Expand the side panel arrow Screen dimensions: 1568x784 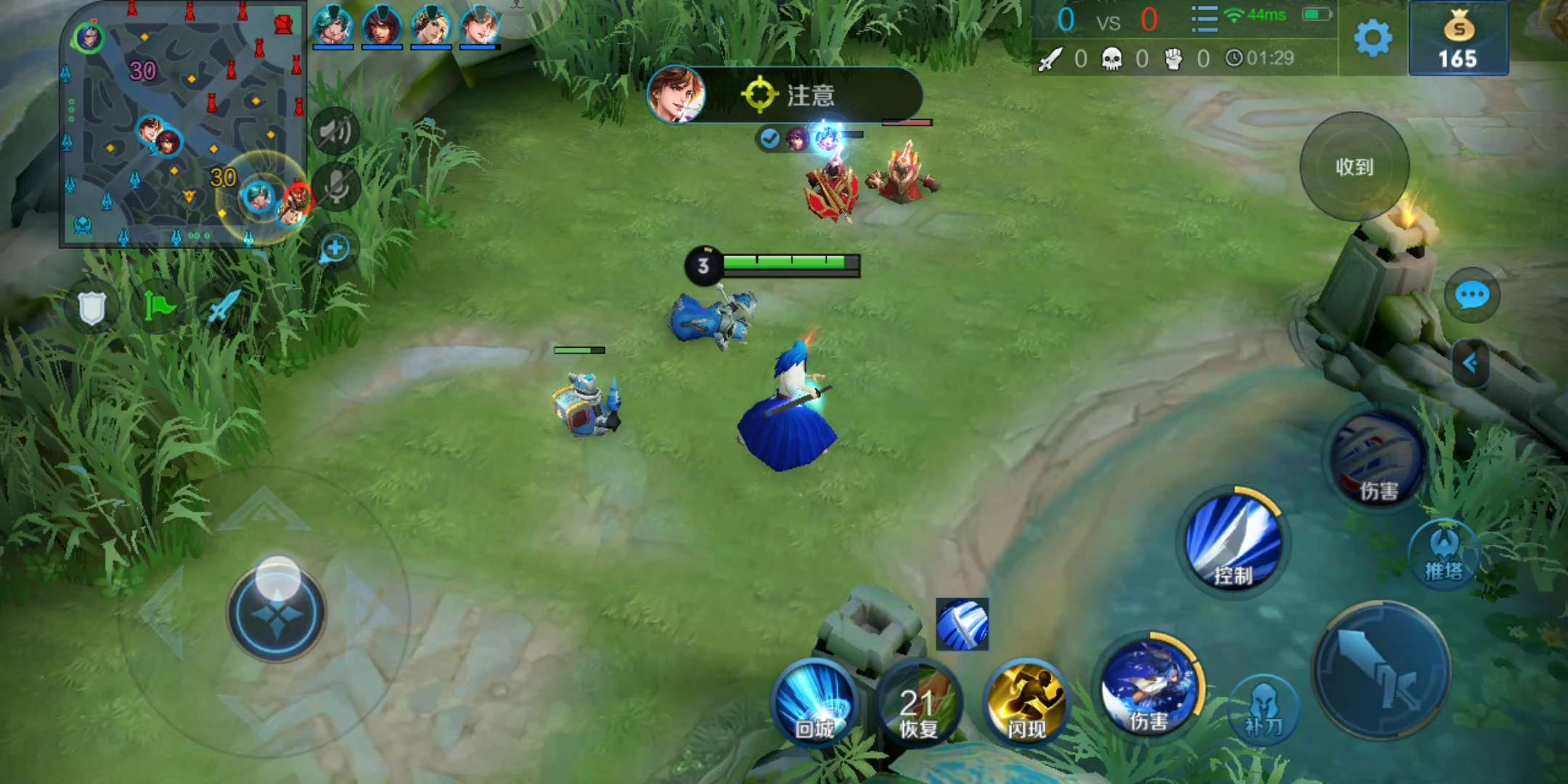[1471, 363]
